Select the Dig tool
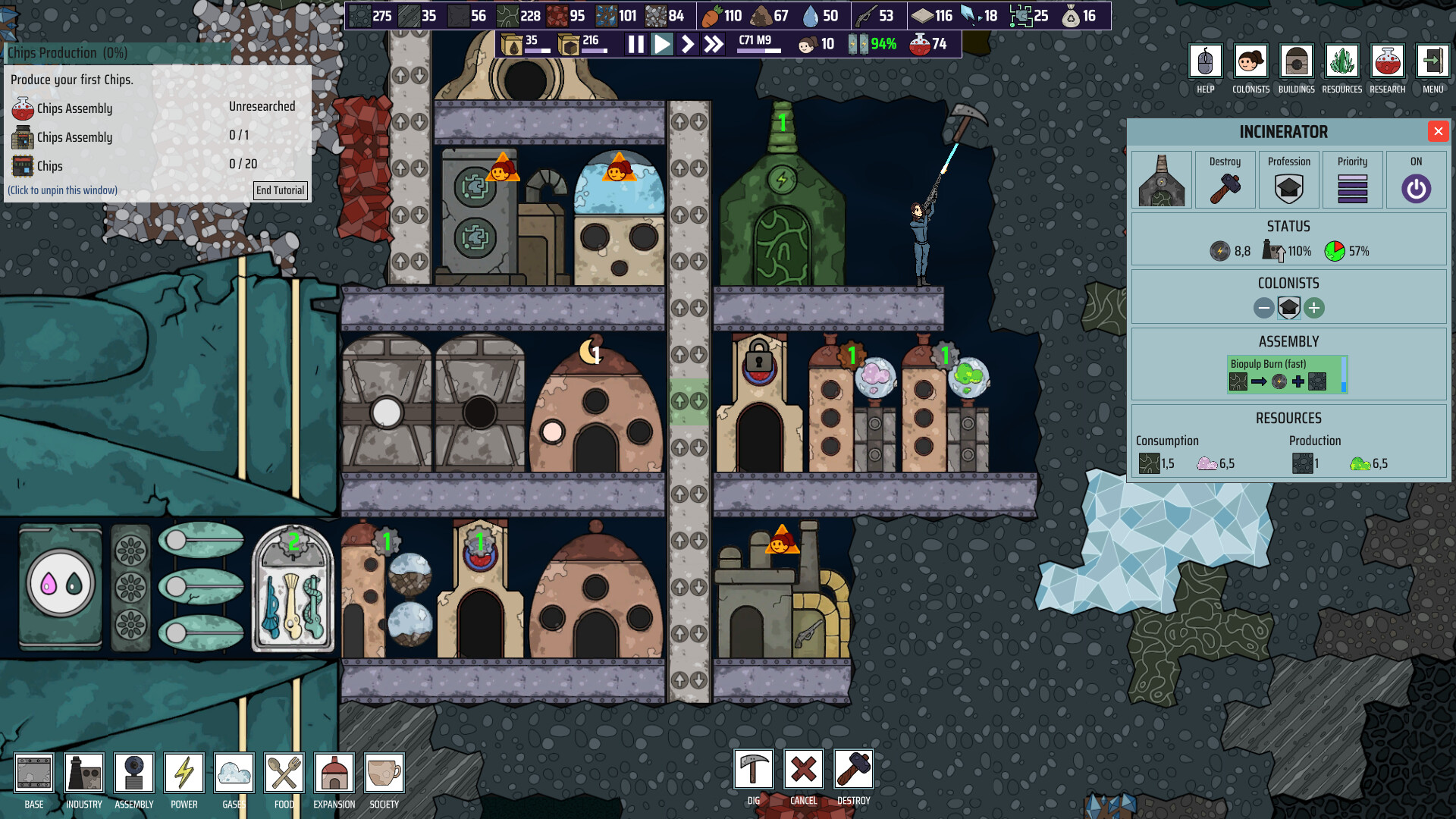 pos(753,769)
